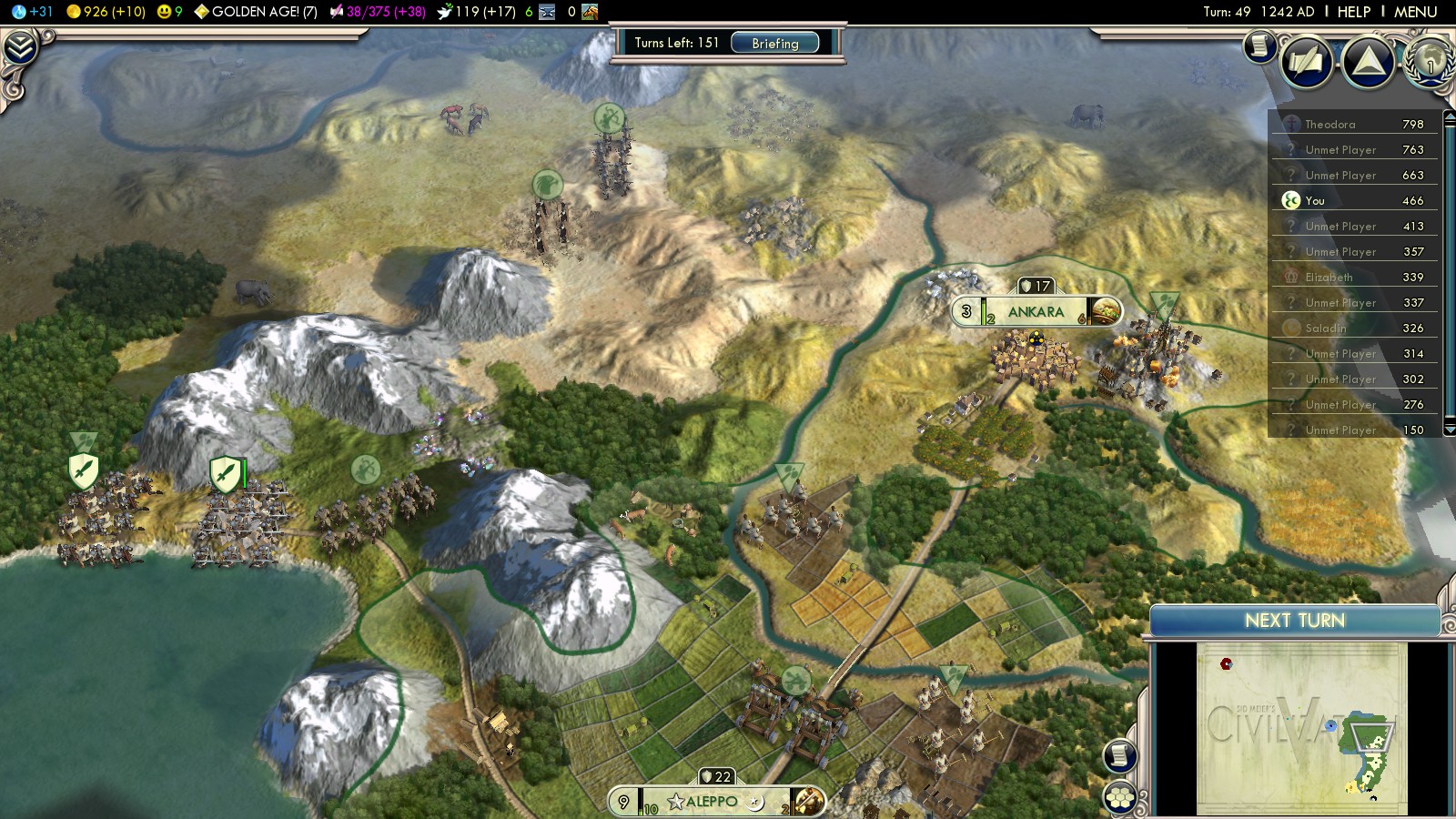Open the science beaker readout
The width and height of the screenshot is (1456, 819).
coord(33,12)
